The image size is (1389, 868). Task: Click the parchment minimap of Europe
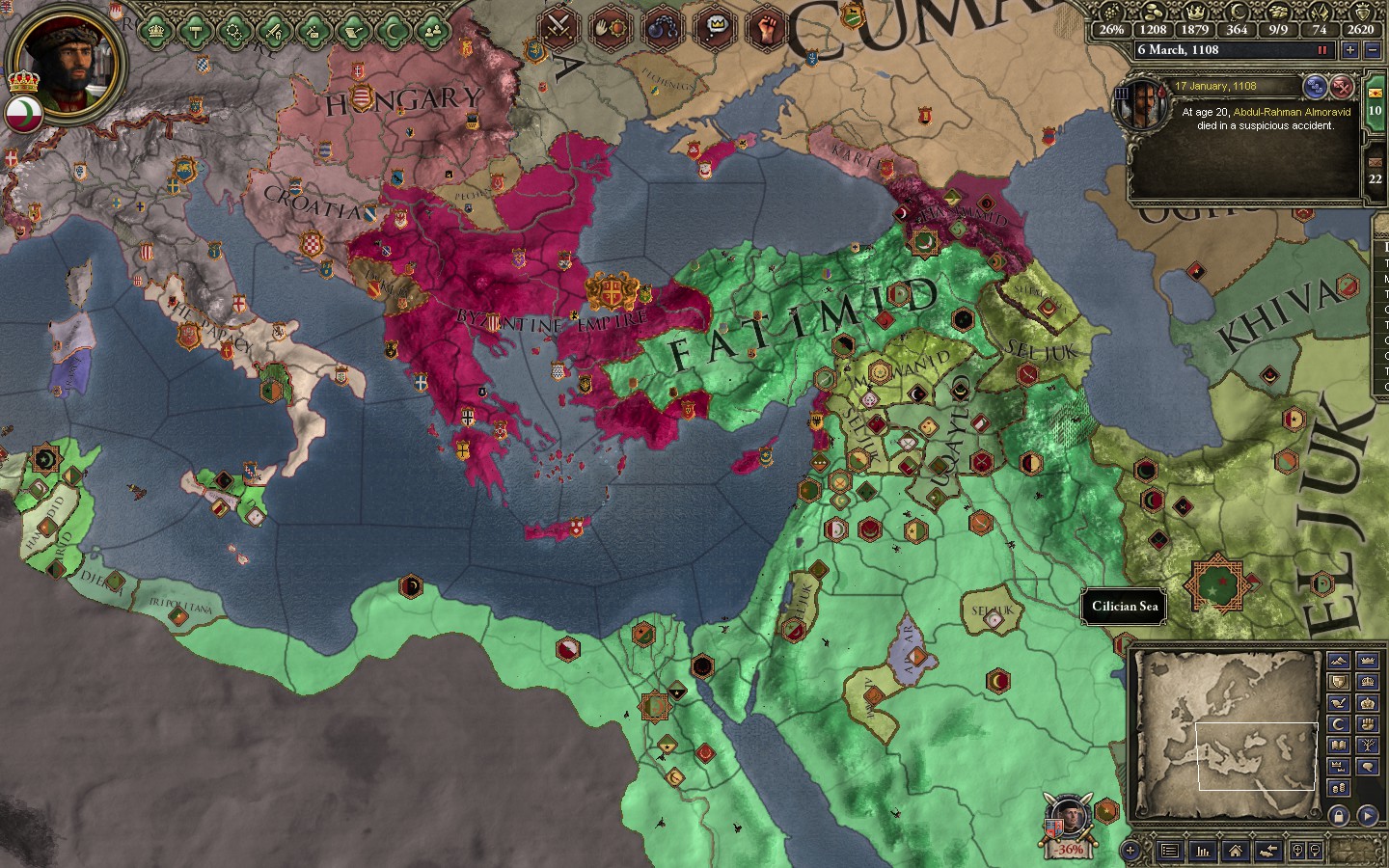point(1227,733)
